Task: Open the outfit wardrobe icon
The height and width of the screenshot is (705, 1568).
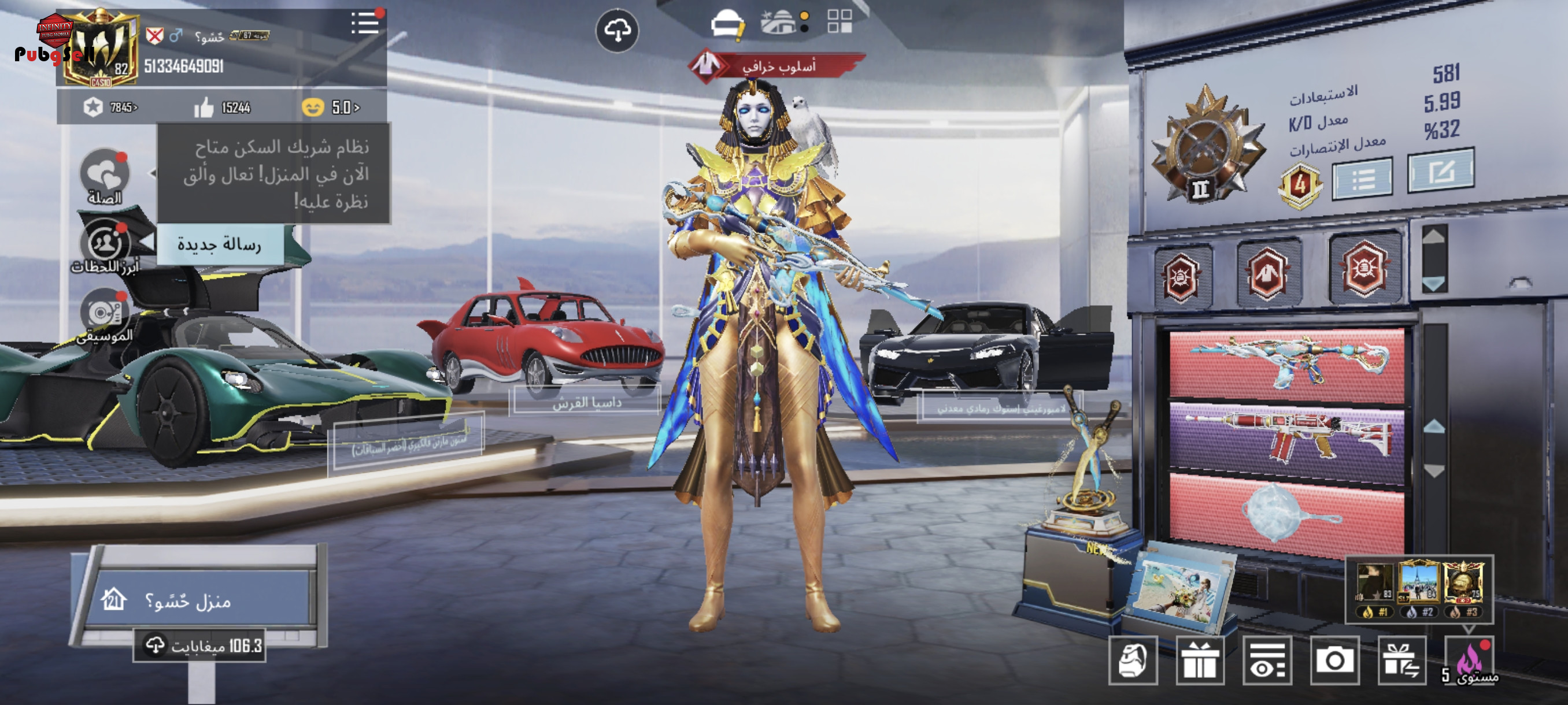Action: tap(727, 25)
